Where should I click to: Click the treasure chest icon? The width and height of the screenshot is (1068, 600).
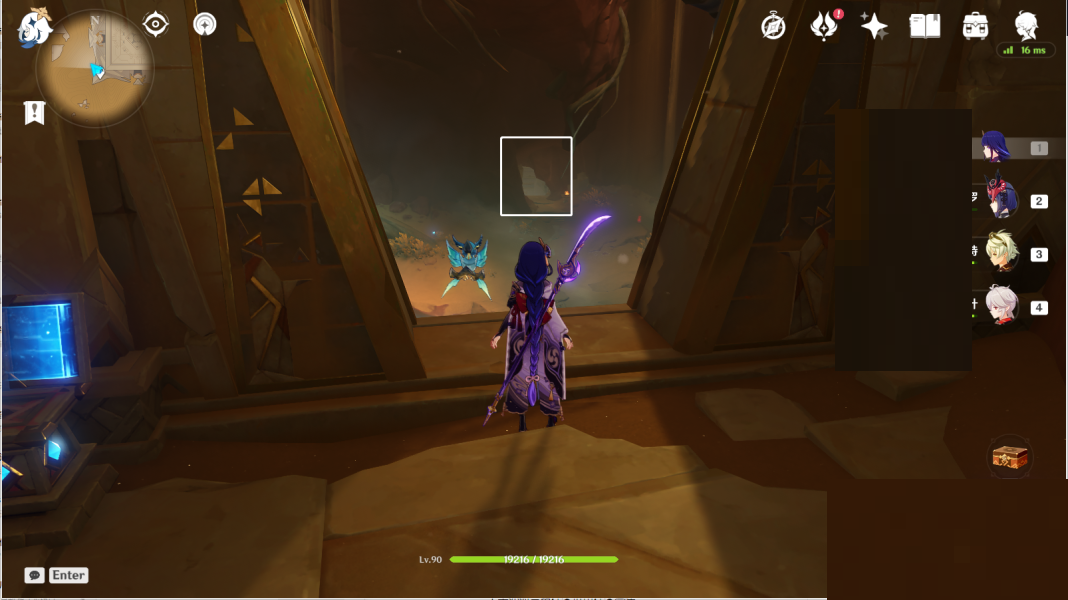pos(1010,457)
